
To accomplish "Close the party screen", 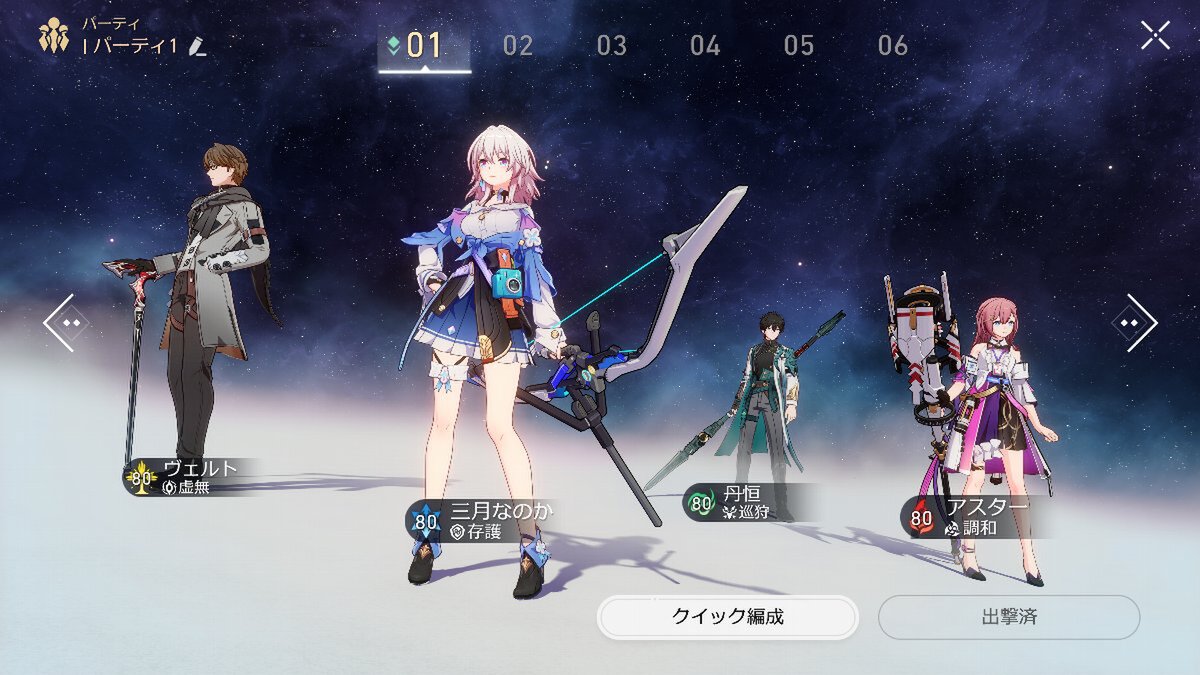I will [1155, 36].
